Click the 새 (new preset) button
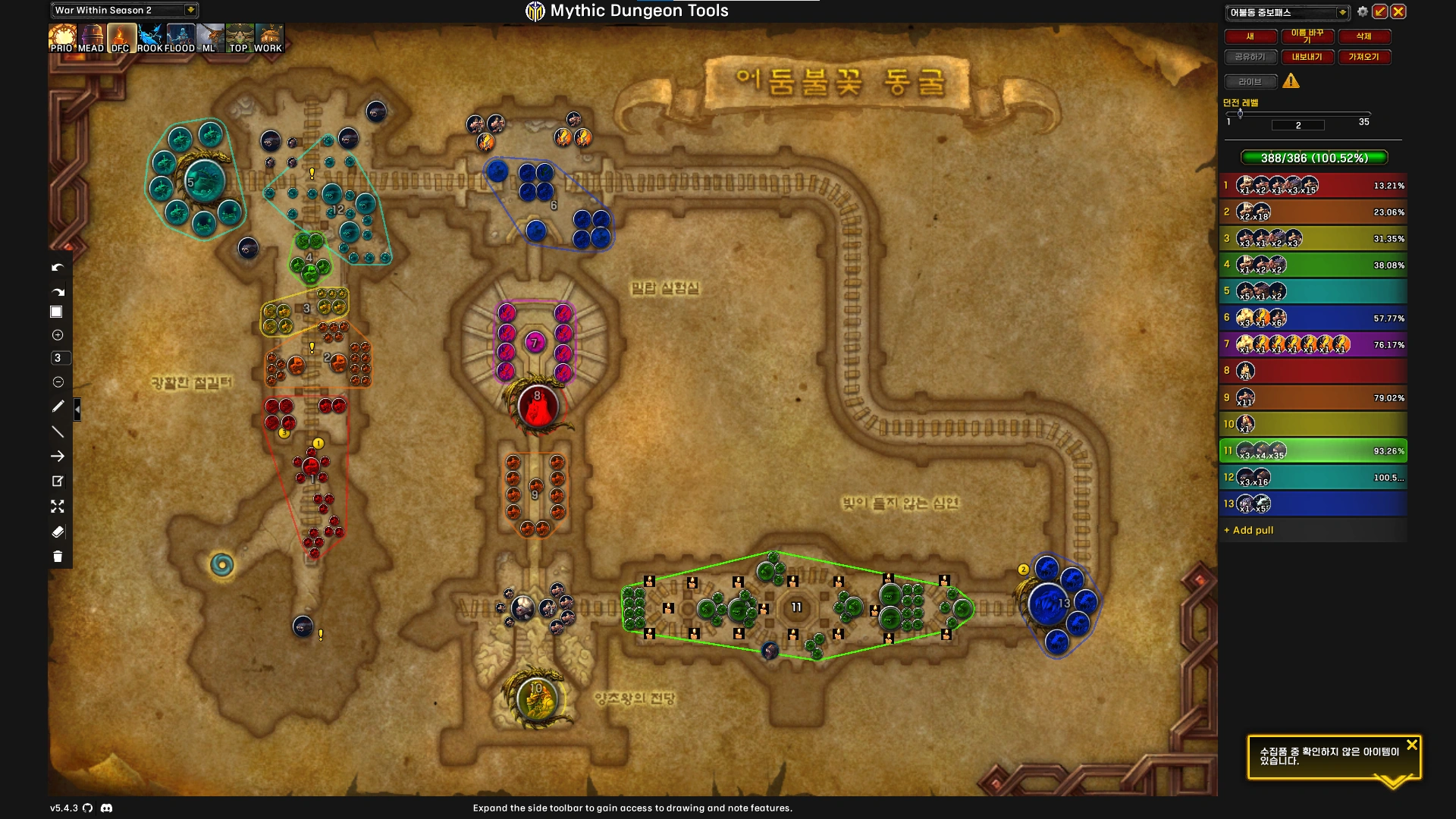1456x819 pixels. 1250,36
